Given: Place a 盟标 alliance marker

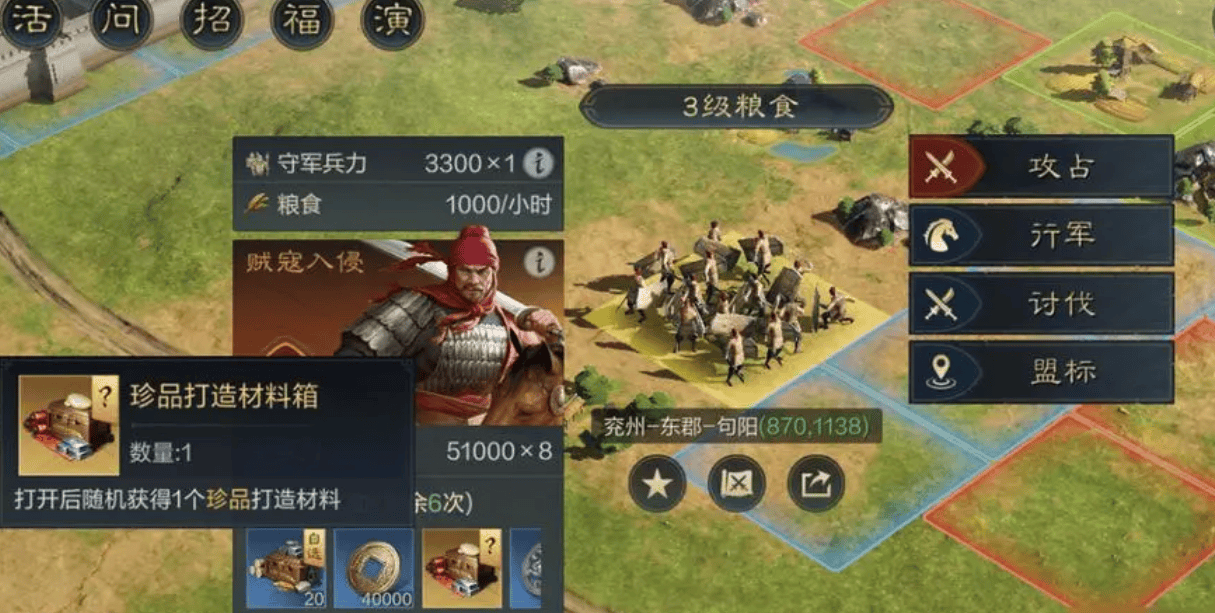Looking at the screenshot, I should 1041,371.
